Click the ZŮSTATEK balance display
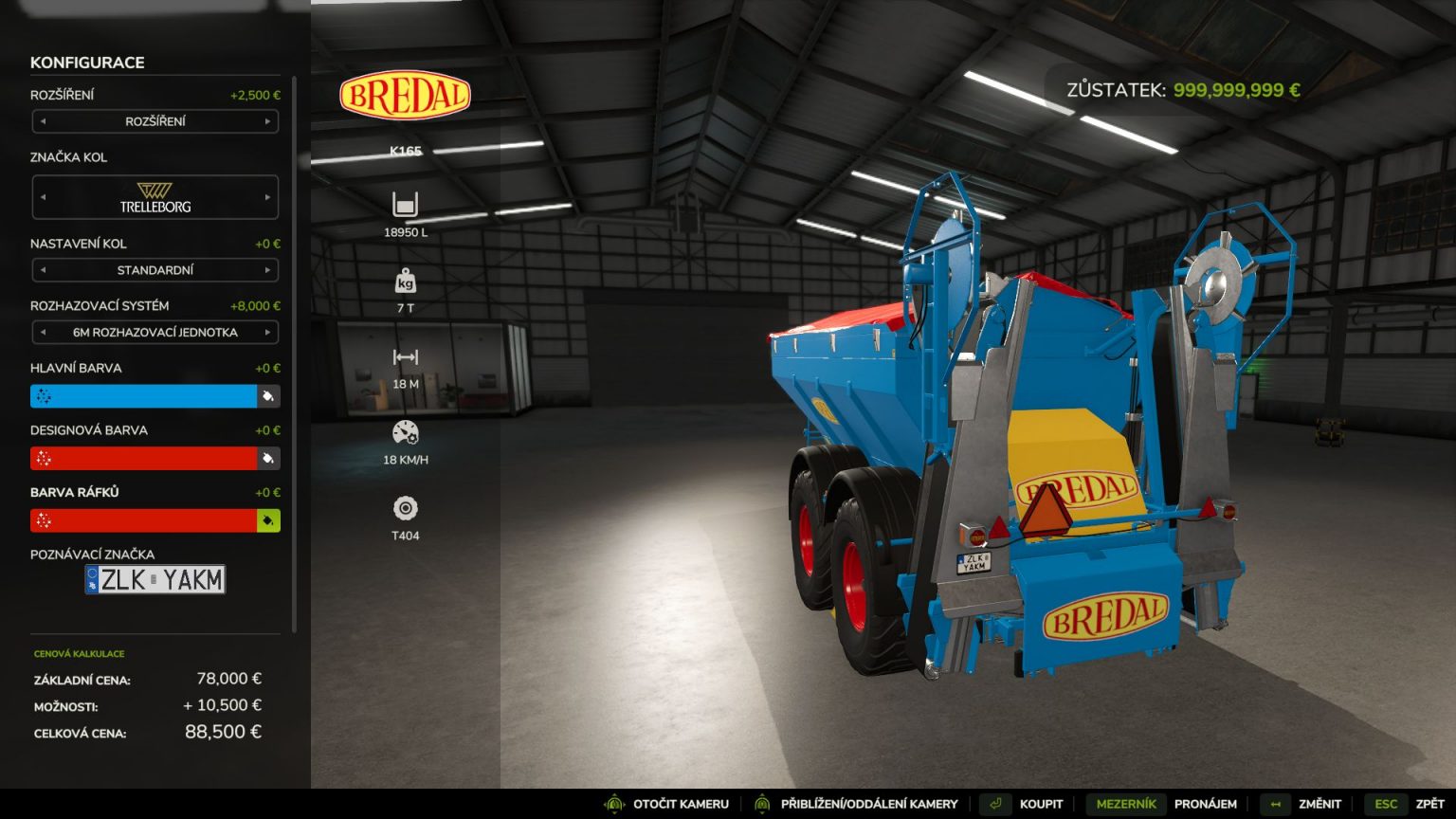1456x819 pixels. 1183,91
